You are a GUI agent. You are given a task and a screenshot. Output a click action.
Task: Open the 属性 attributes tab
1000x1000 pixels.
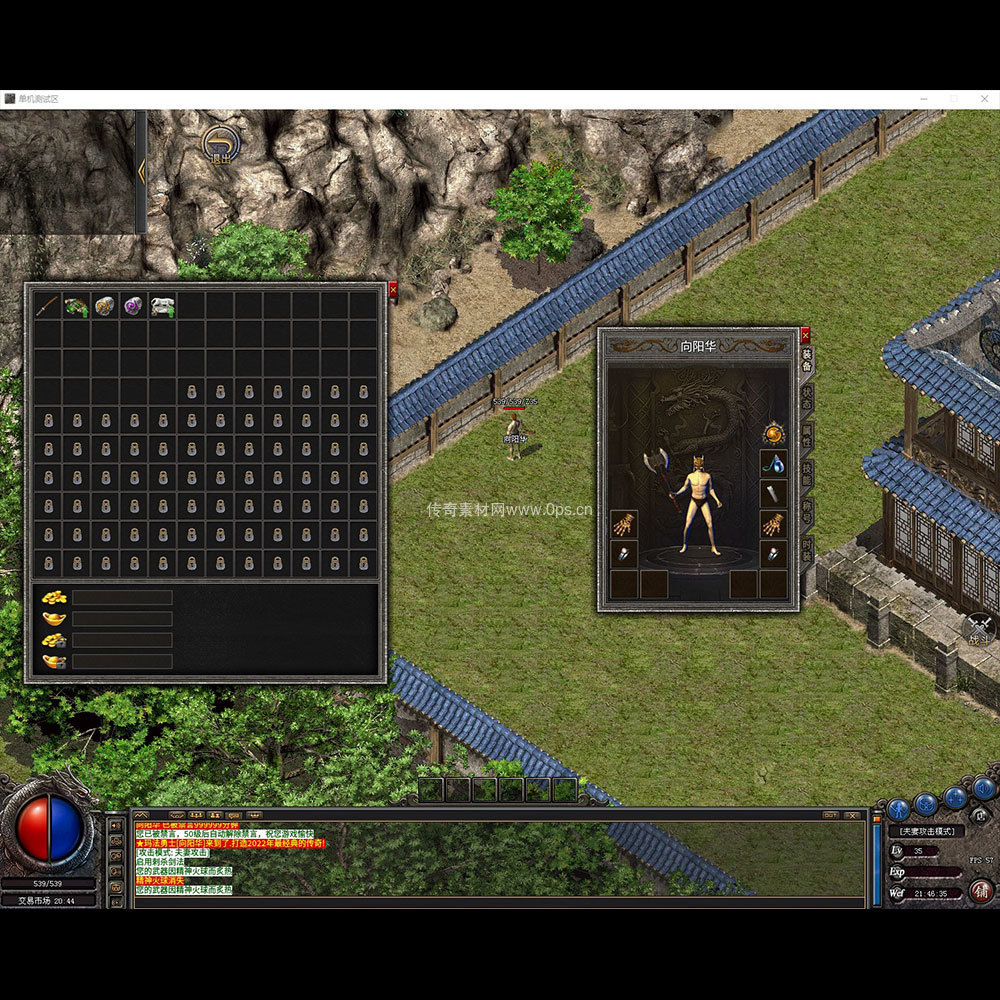click(x=808, y=436)
